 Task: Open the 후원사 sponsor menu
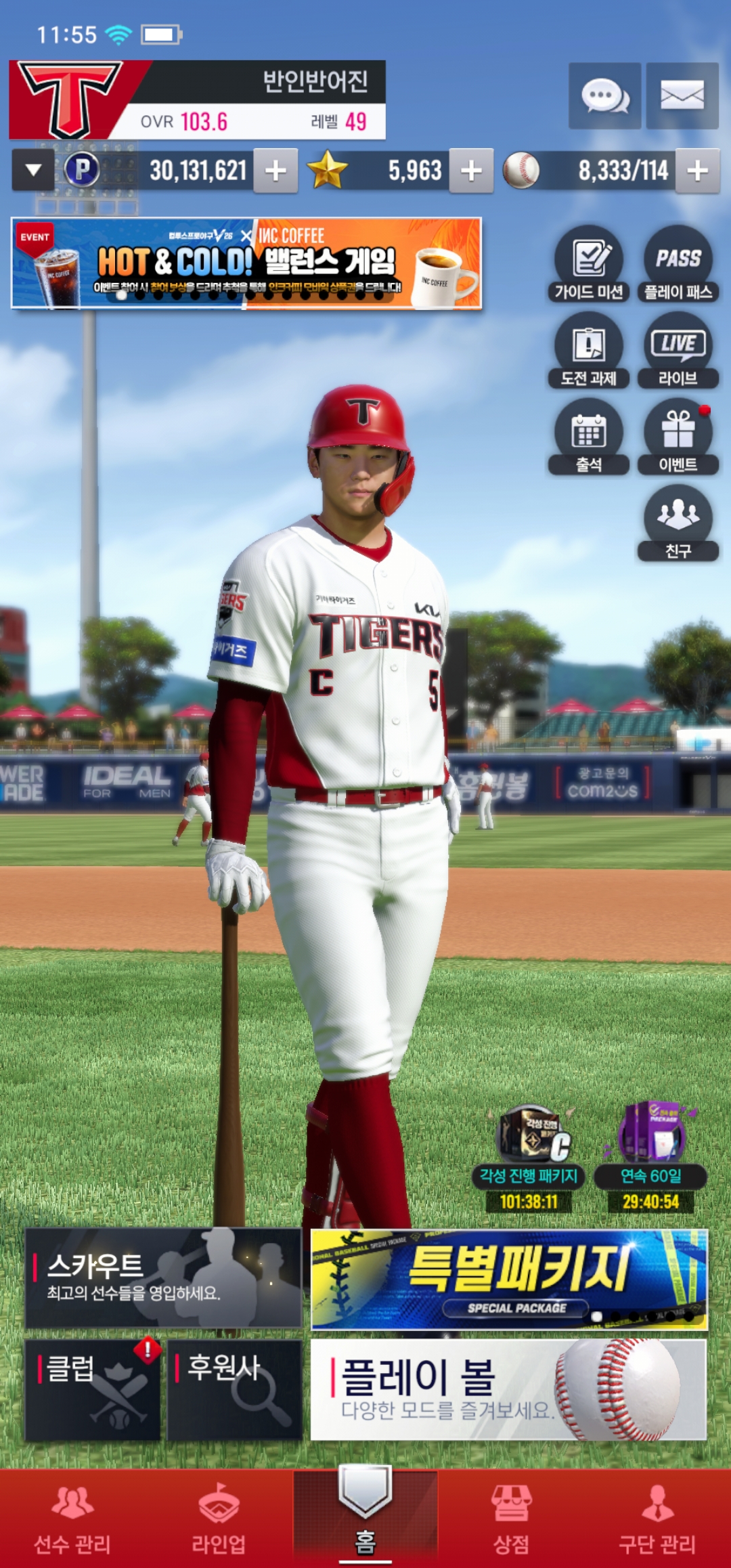(234, 1389)
